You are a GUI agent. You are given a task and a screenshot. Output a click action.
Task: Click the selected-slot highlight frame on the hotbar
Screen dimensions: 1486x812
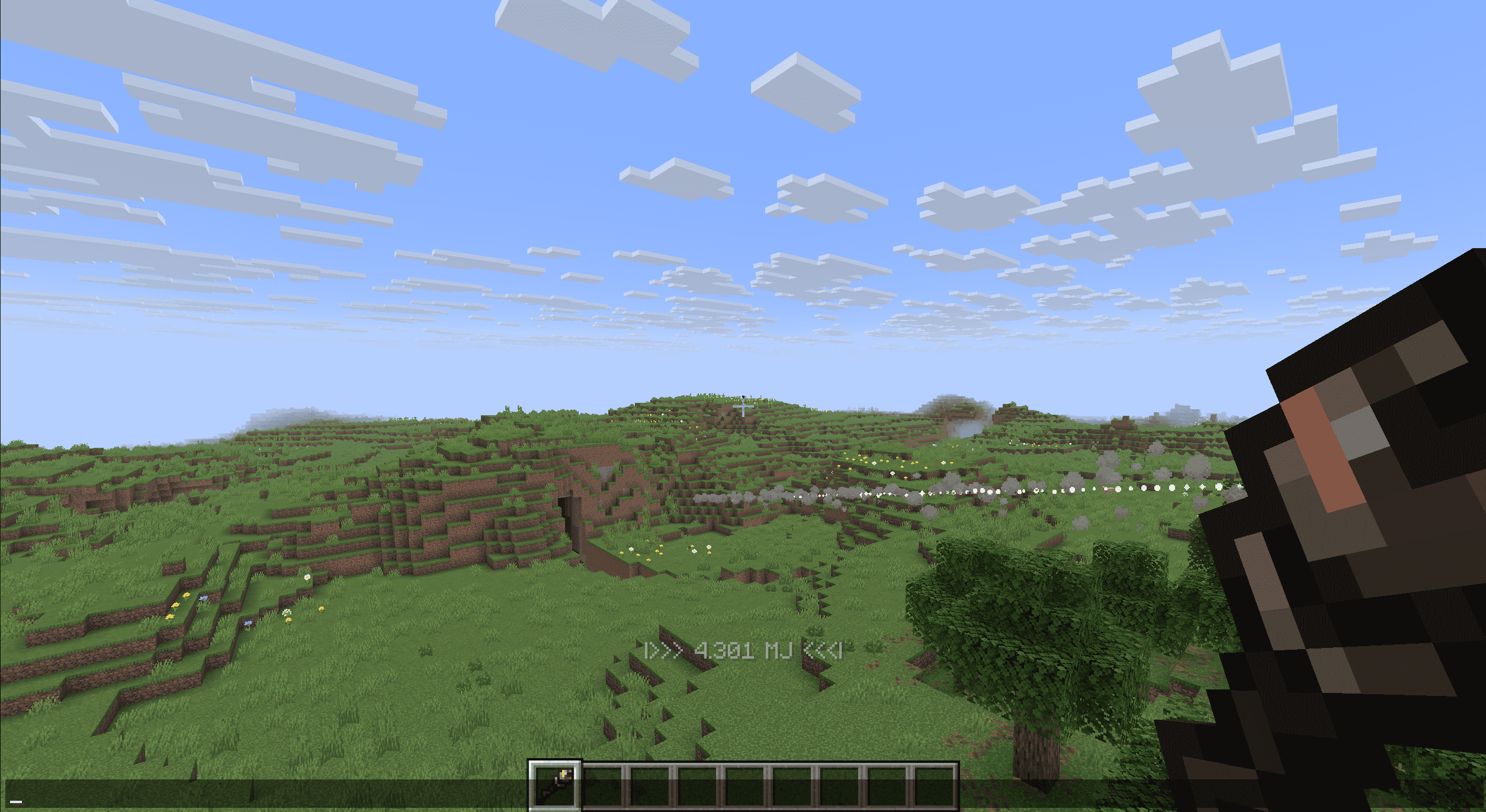tap(554, 788)
